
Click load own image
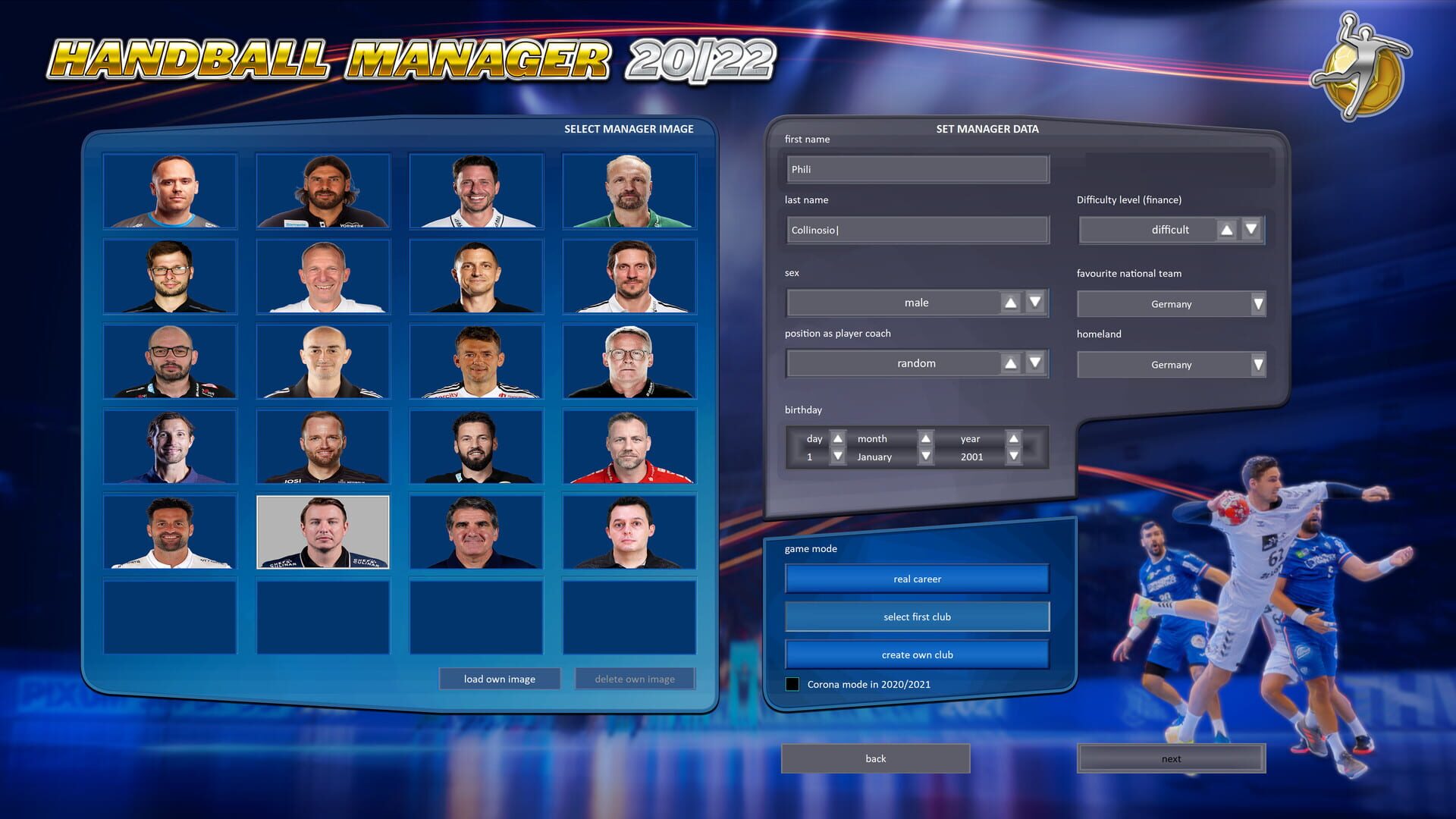click(x=500, y=678)
